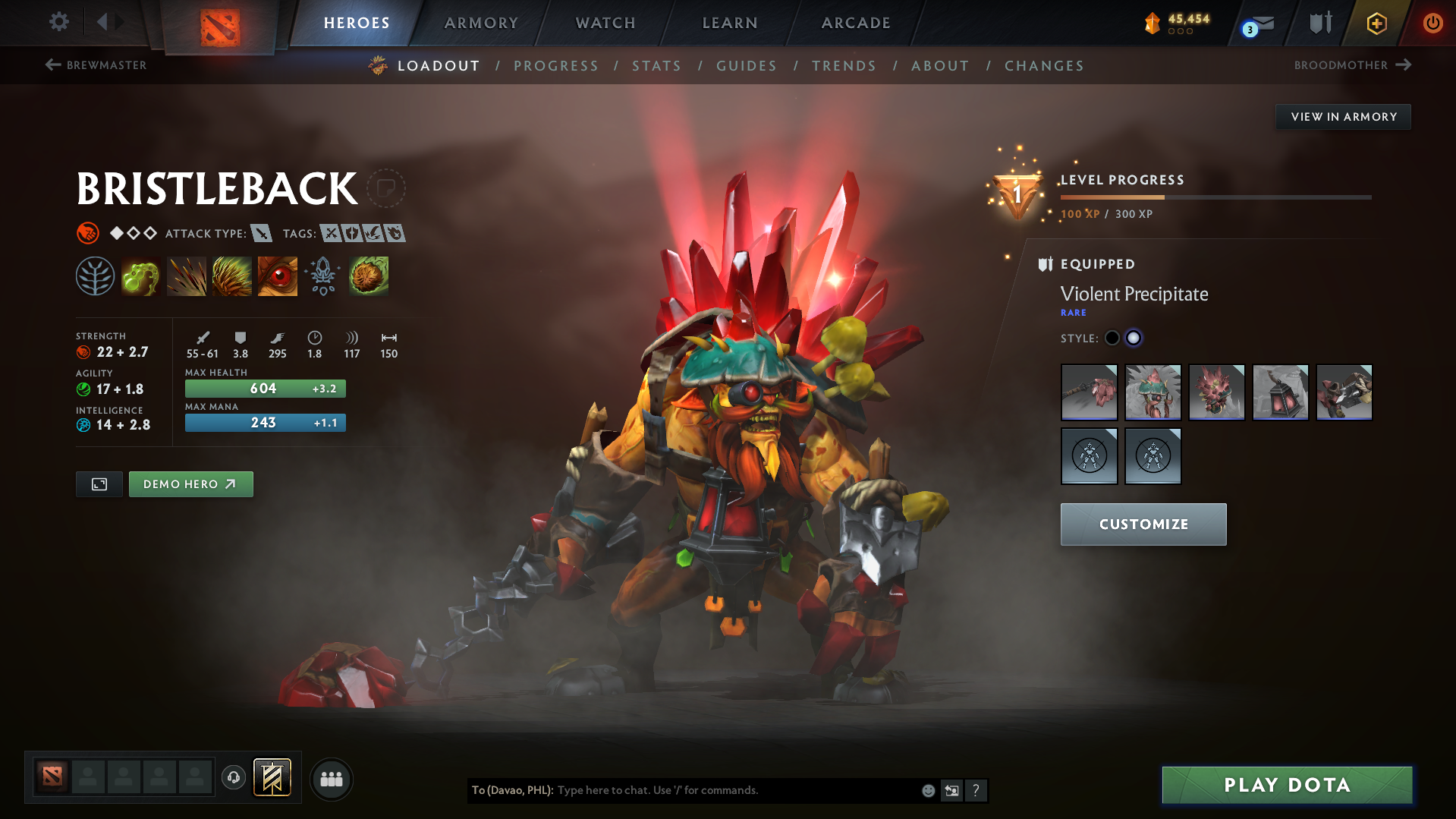Screen dimensions: 1456x819
Task: Switch to the Trends page
Action: 844,66
